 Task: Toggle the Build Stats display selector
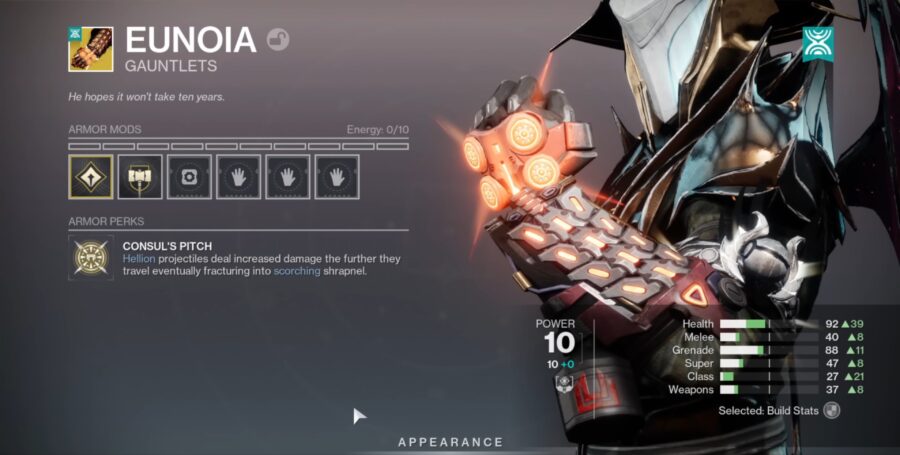point(831,410)
